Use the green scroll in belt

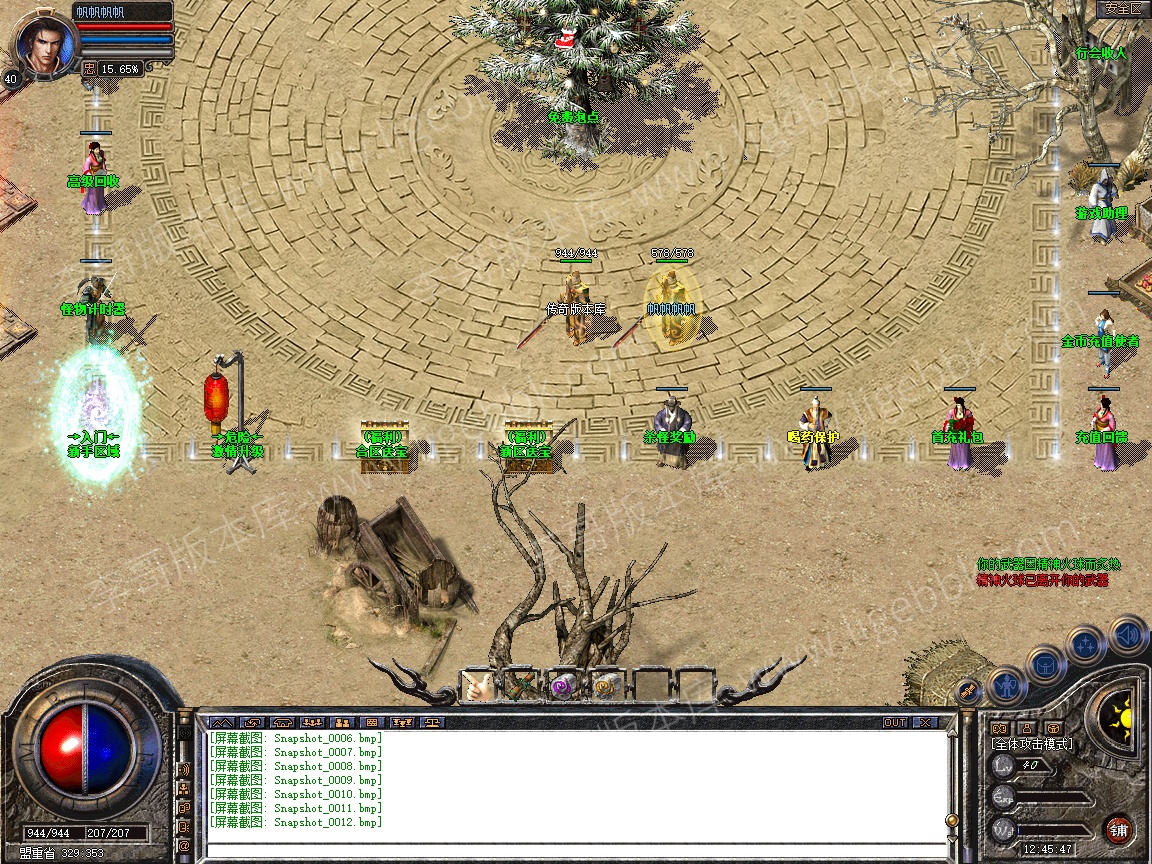[522, 686]
